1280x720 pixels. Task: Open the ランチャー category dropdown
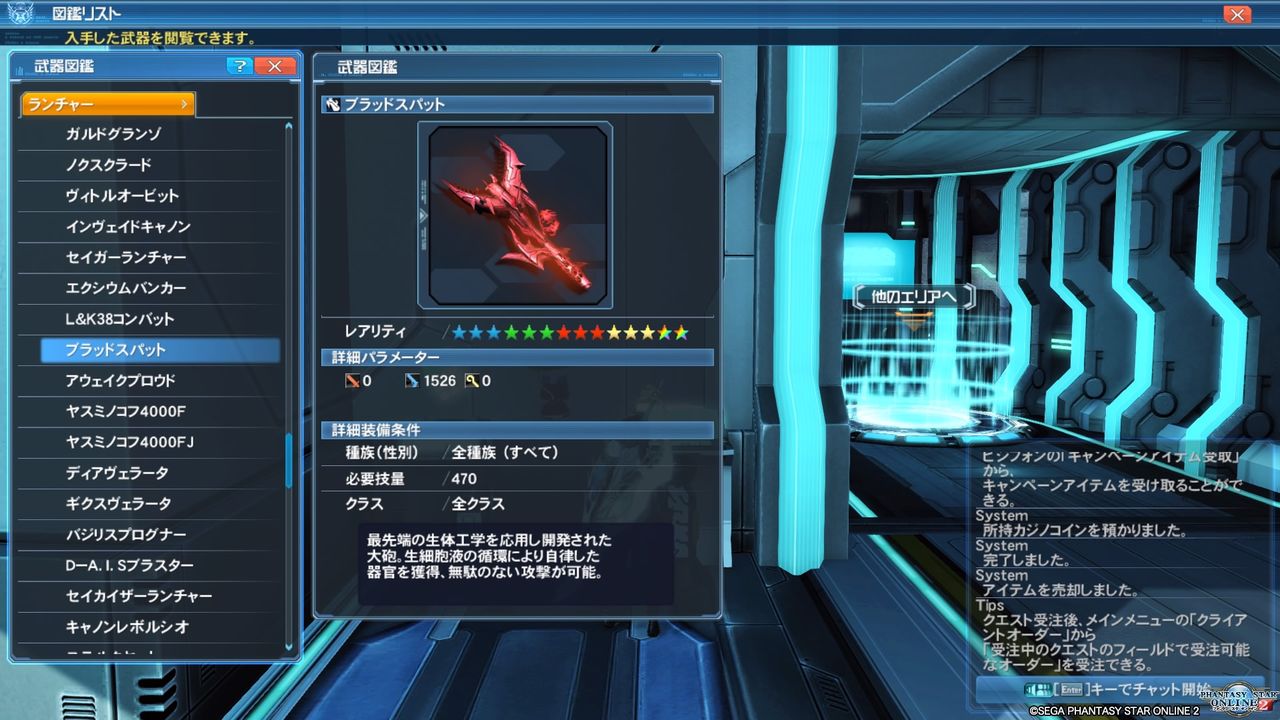(106, 103)
